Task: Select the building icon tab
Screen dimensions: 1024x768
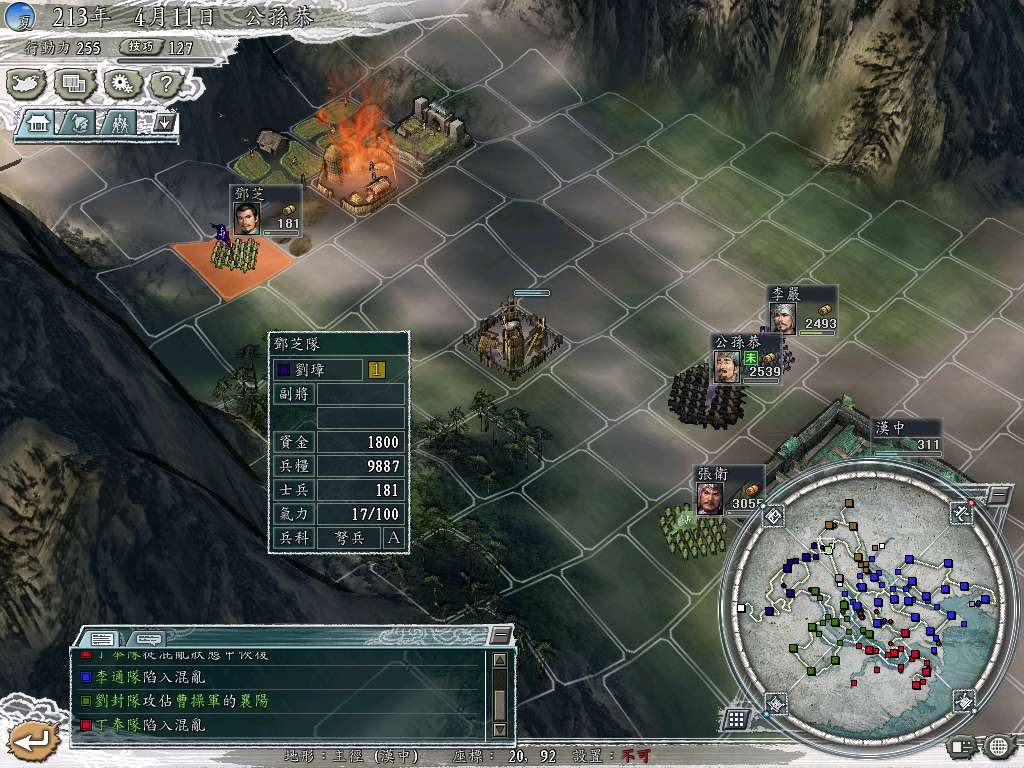Action: point(40,123)
